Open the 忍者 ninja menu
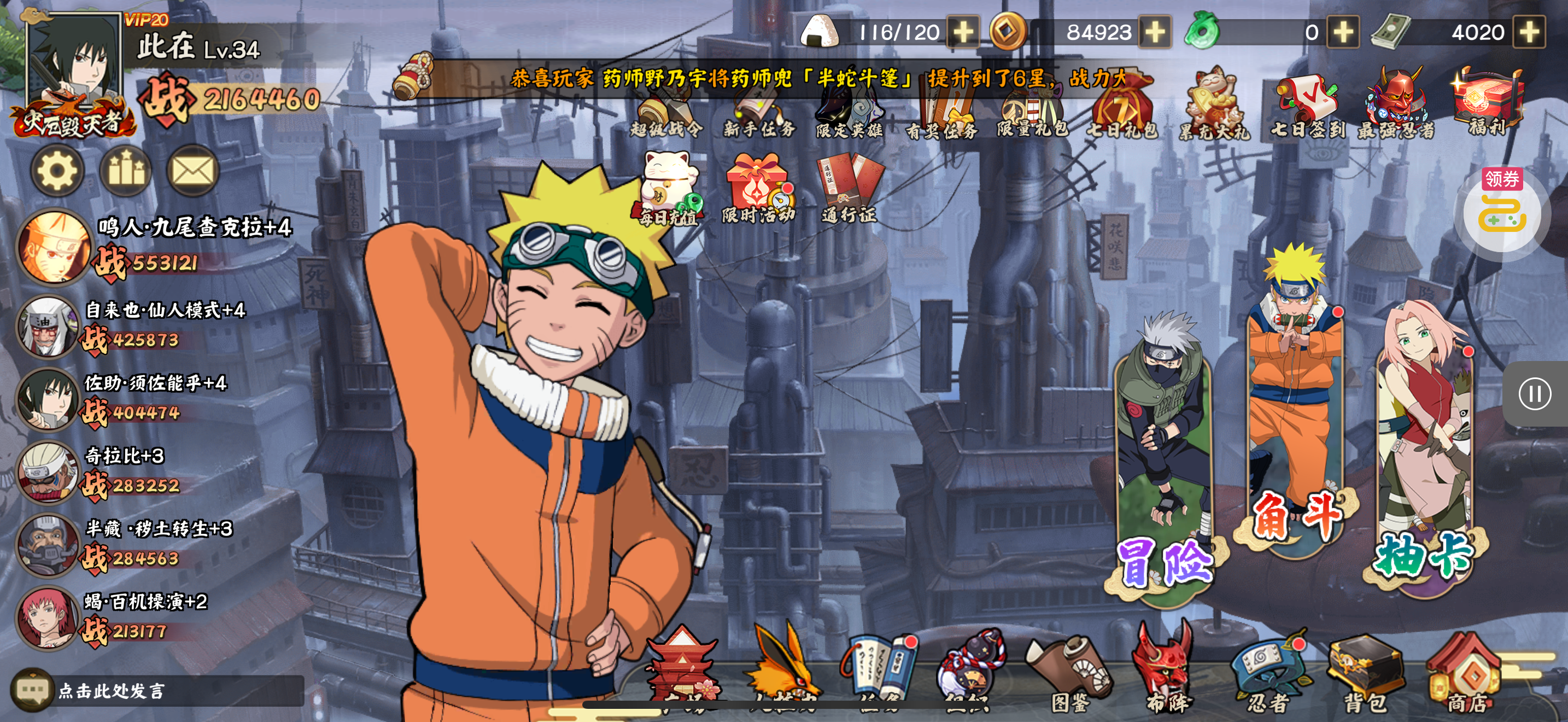Screen dimensions: 1568x722 [x=1268, y=676]
